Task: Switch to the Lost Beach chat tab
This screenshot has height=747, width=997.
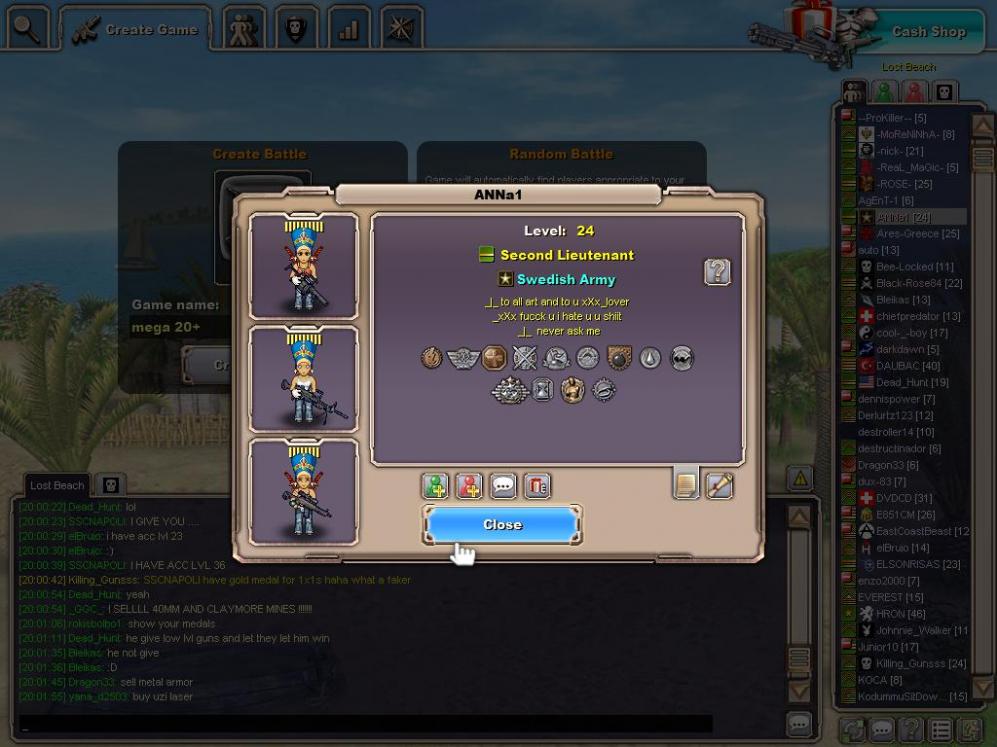Action: (x=57, y=485)
